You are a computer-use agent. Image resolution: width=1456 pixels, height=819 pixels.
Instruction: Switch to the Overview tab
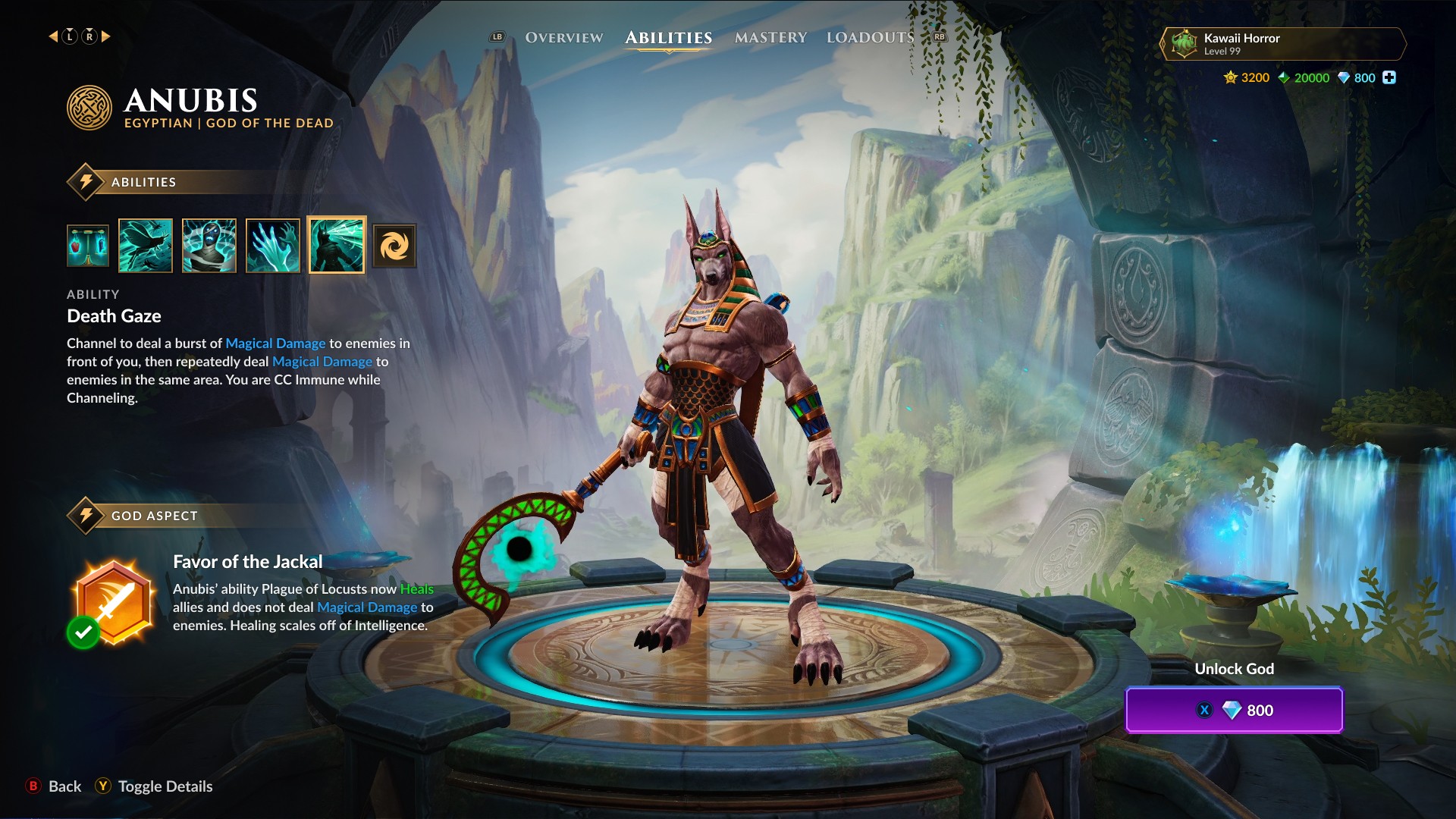(x=563, y=37)
